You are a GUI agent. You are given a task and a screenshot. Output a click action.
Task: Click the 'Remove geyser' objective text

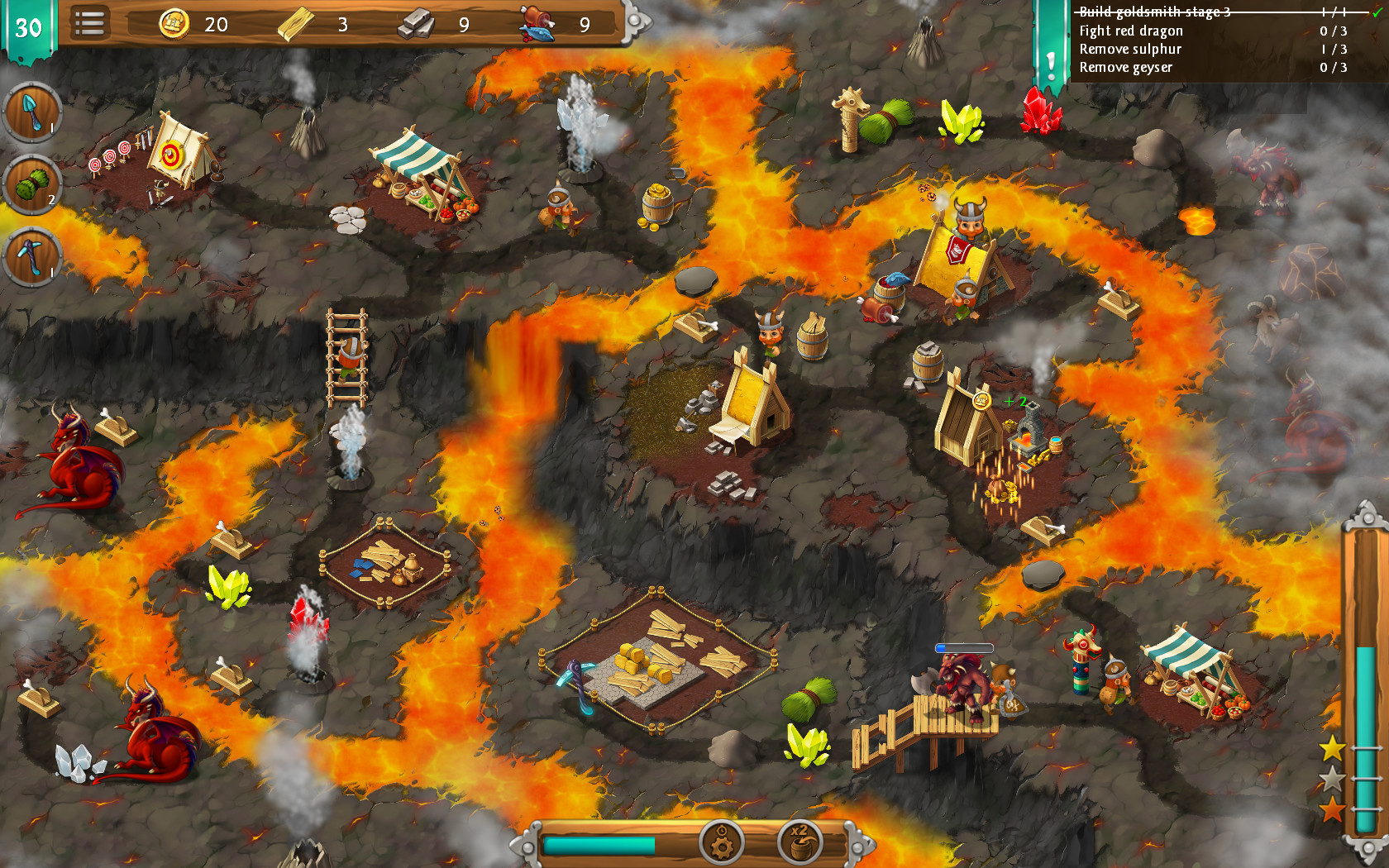pyautogui.click(x=1124, y=68)
